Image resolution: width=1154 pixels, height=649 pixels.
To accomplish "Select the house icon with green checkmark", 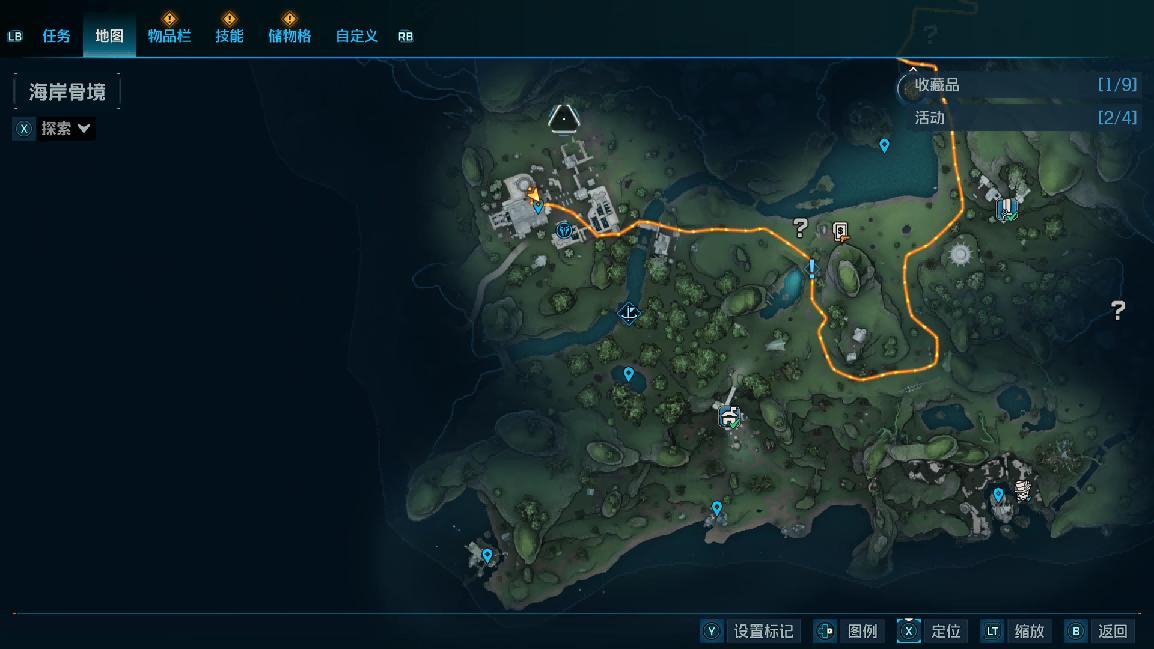I will 730,417.
